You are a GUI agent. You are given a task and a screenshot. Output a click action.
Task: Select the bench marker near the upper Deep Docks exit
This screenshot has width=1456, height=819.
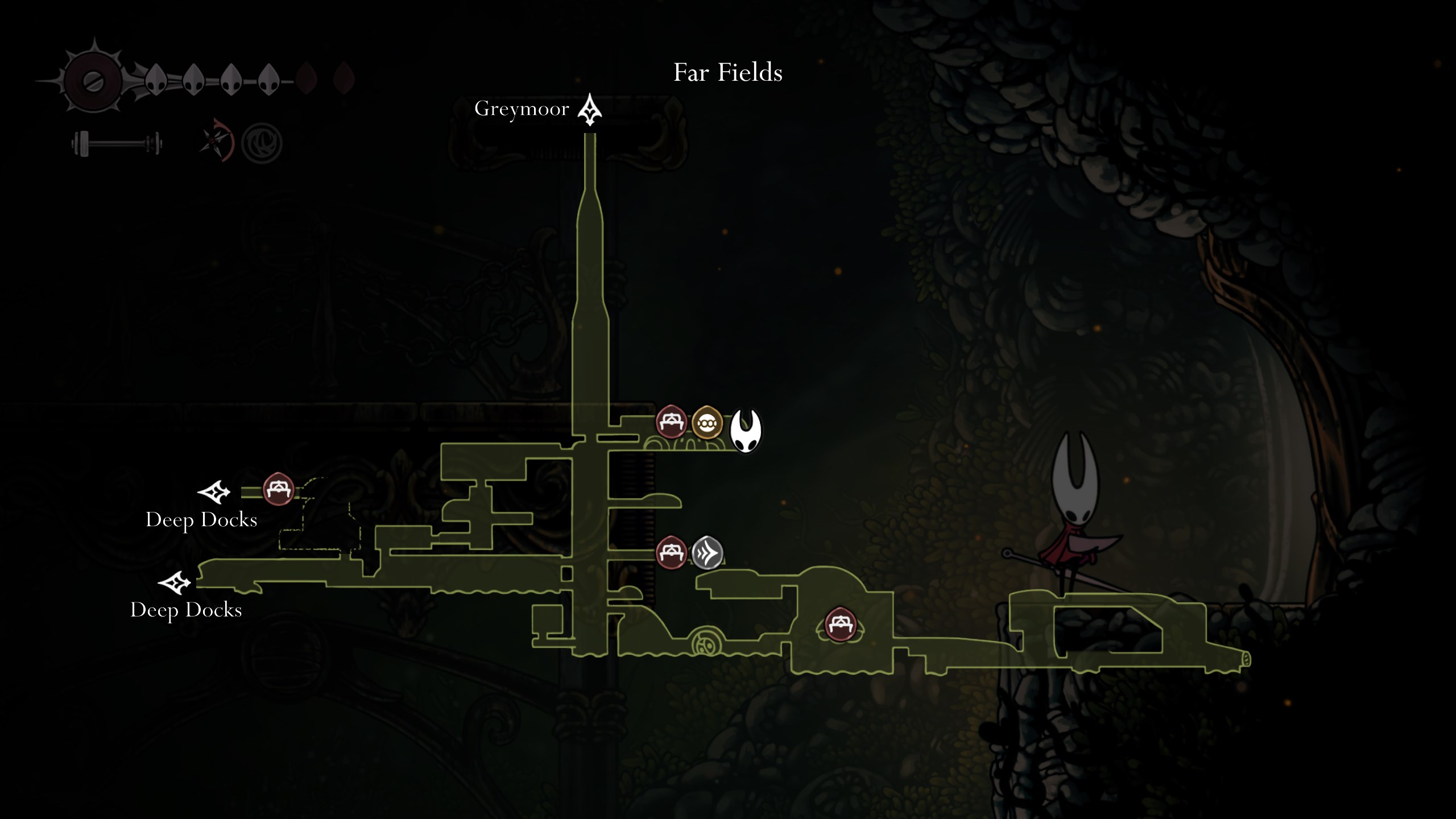[x=278, y=489]
